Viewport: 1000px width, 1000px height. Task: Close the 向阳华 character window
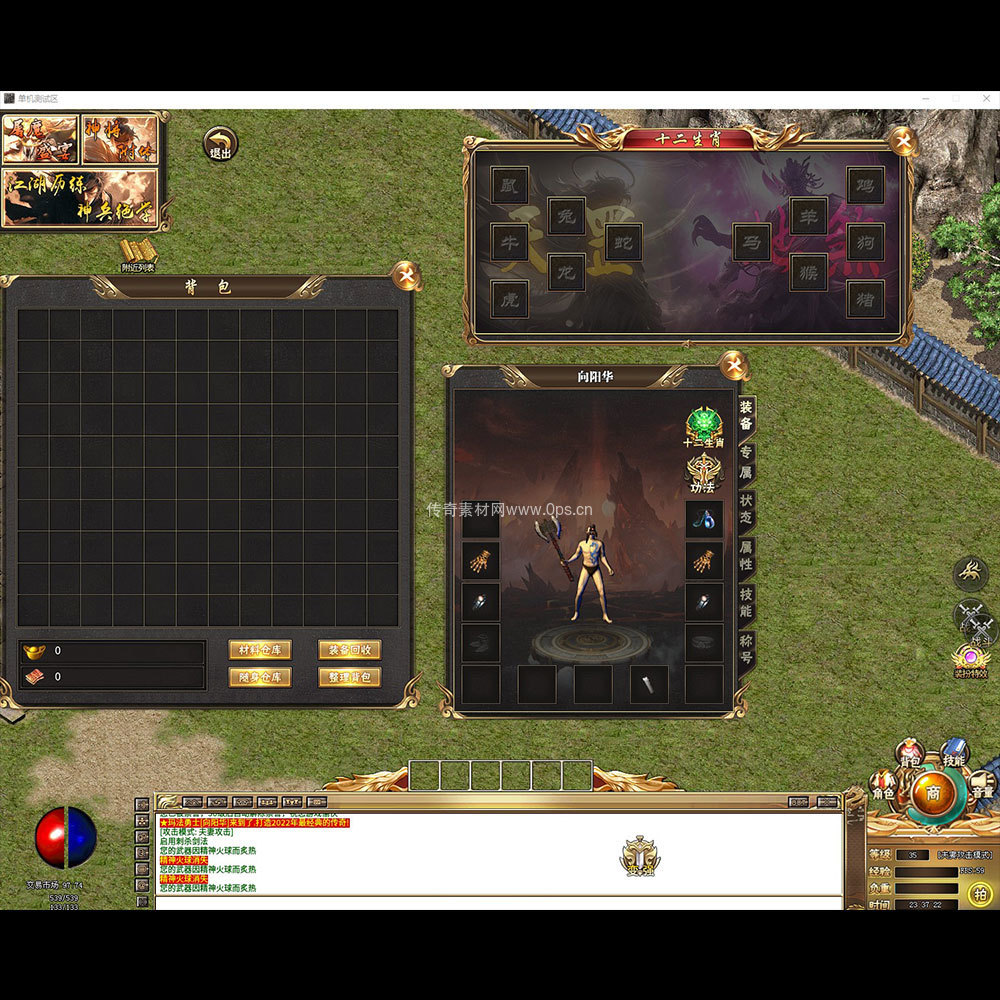pyautogui.click(x=733, y=365)
